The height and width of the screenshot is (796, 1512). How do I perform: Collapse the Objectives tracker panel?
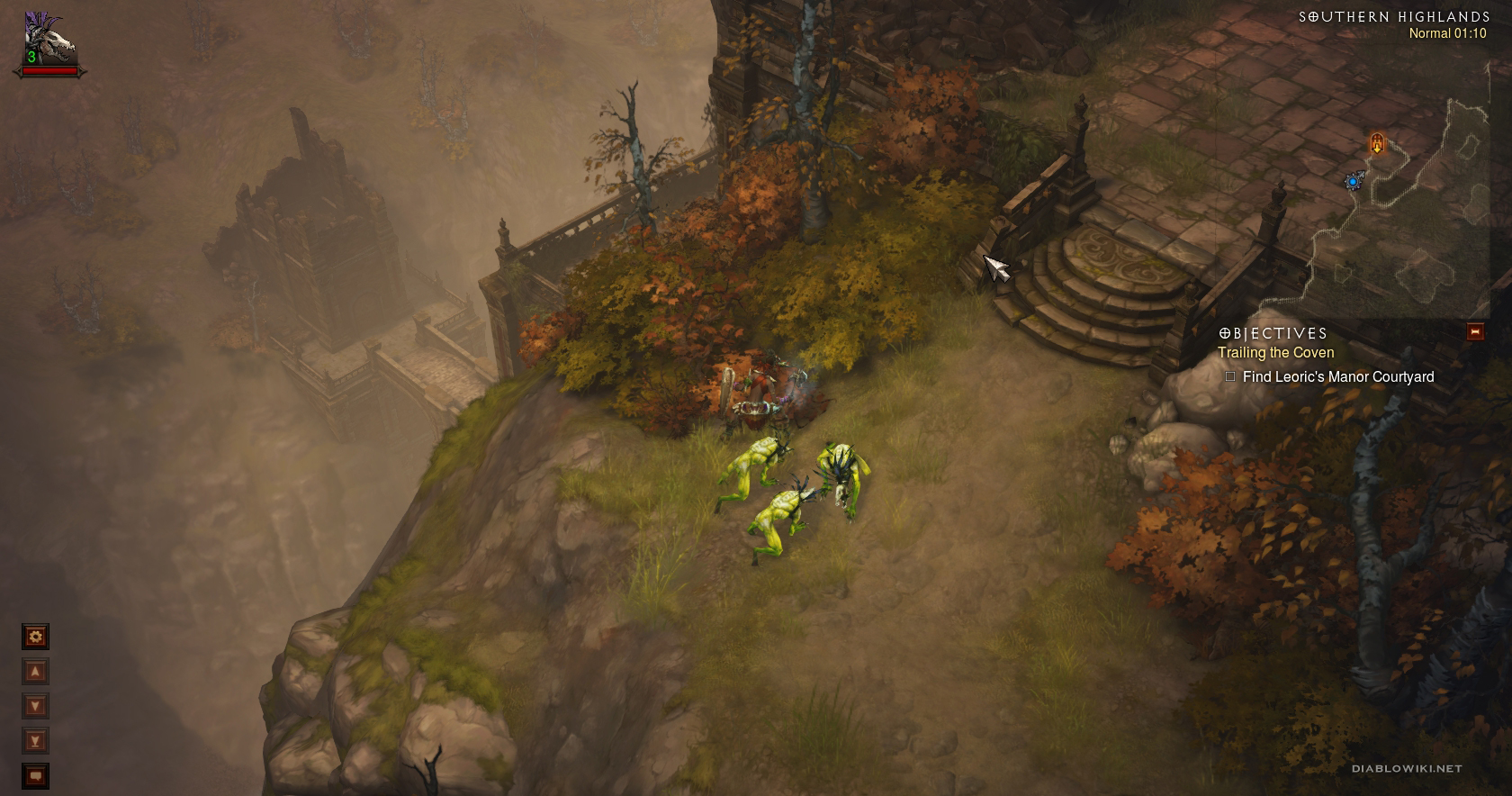tap(1474, 332)
